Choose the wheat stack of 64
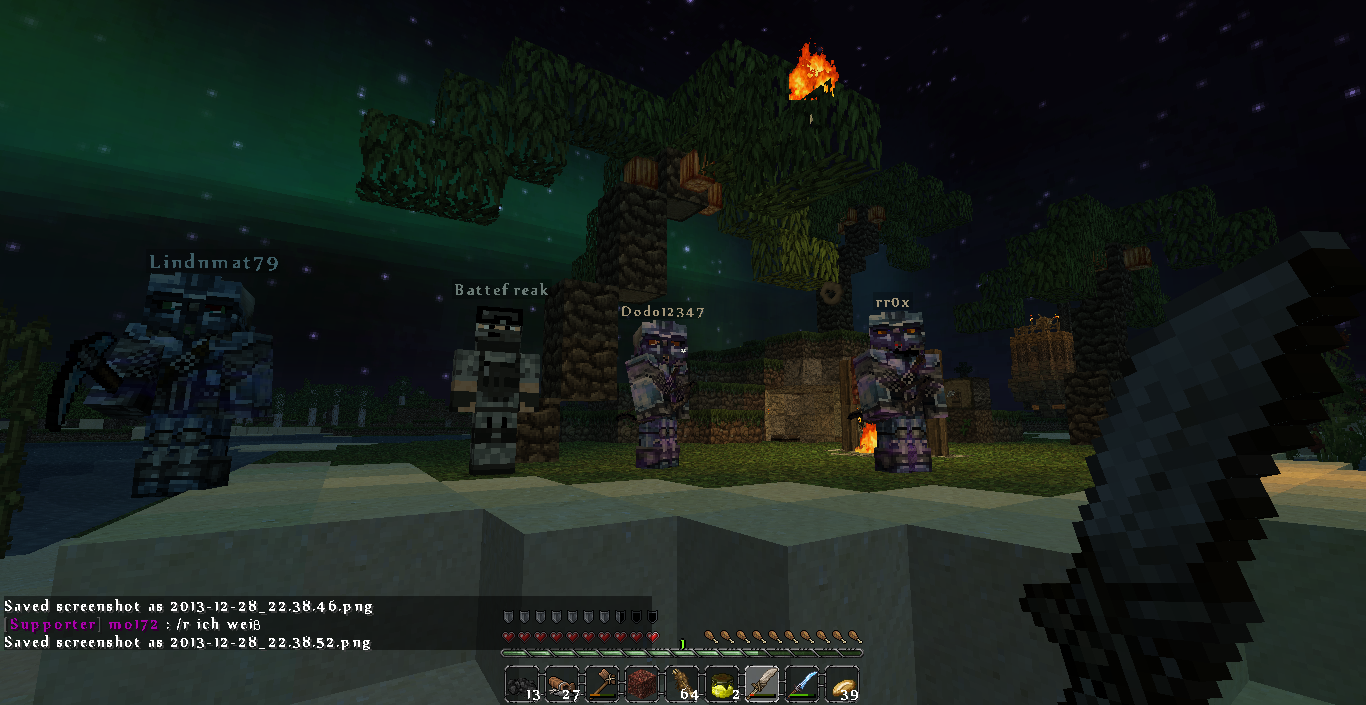Screen dimensions: 1366x705 point(682,684)
